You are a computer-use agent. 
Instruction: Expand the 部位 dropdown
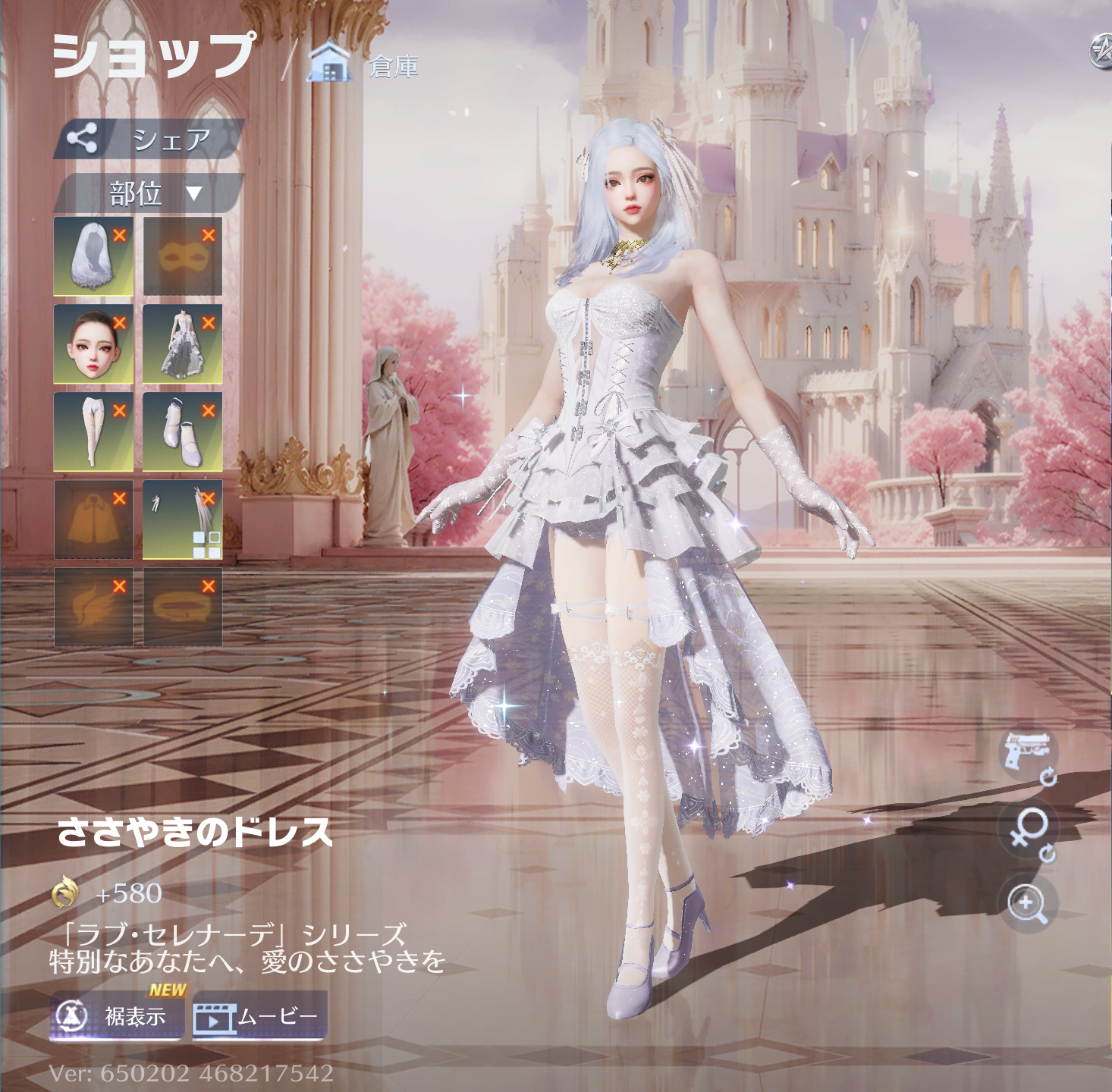click(149, 193)
